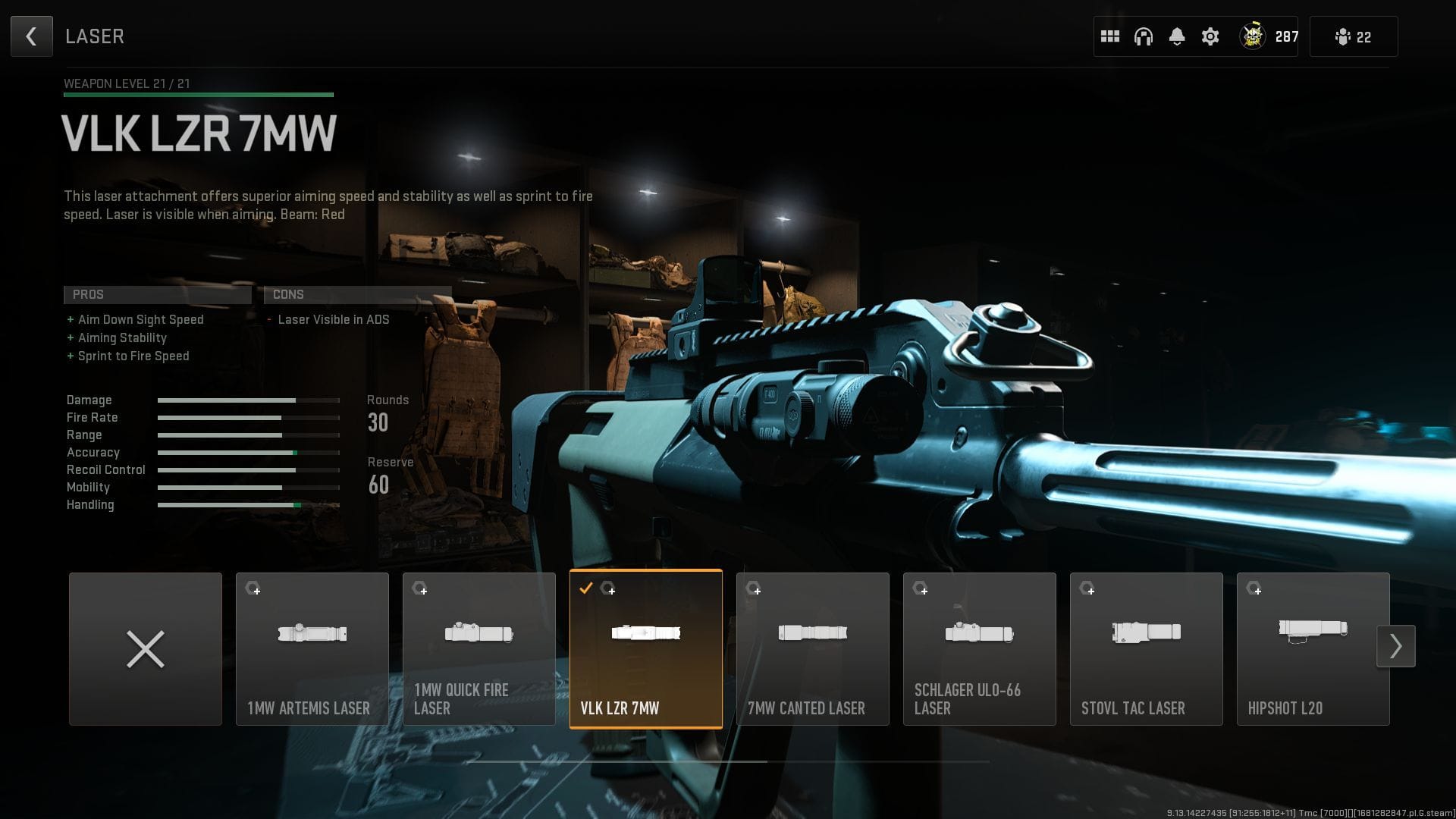The height and width of the screenshot is (819, 1456).
Task: Equip the 1MW Quick Fire Laser
Action: [479, 648]
